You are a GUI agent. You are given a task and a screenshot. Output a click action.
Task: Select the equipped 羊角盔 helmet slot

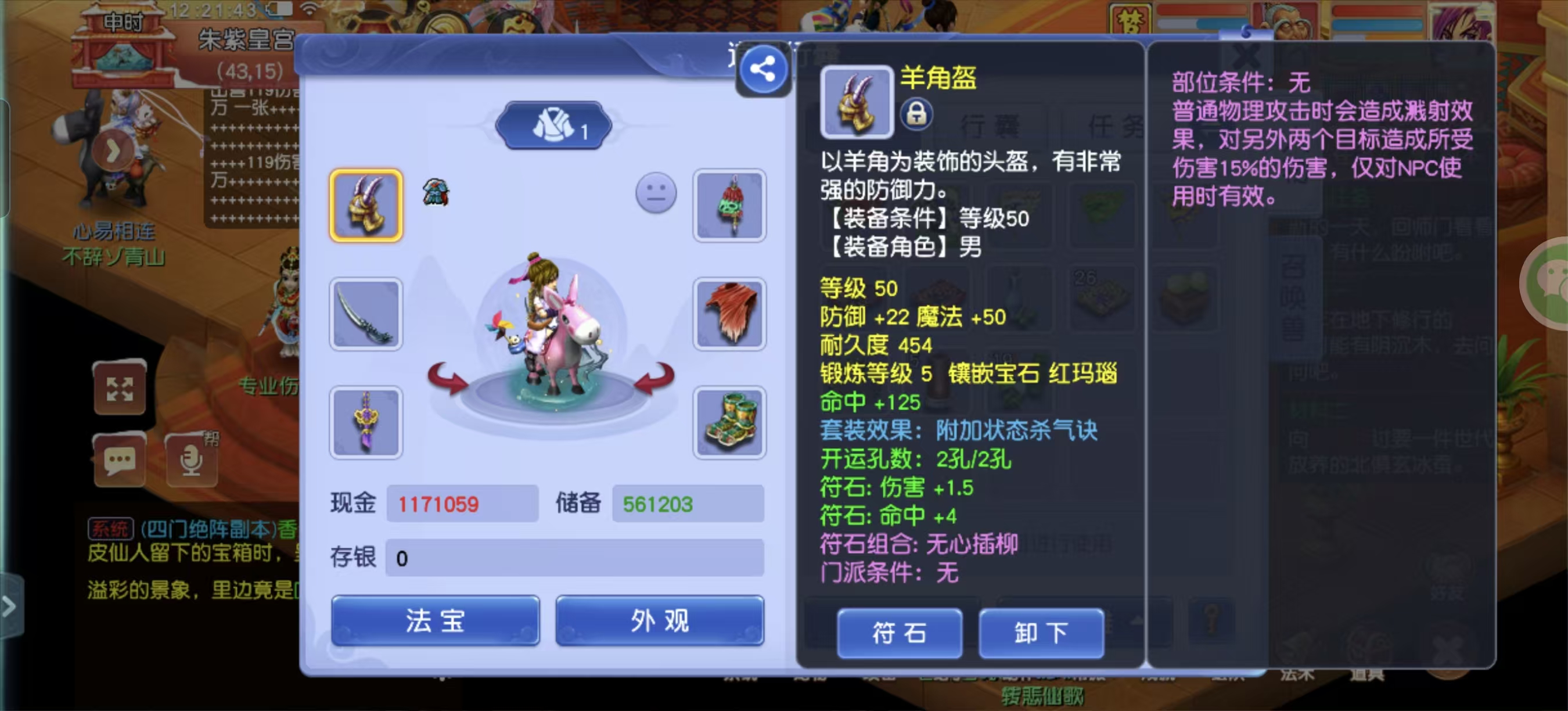366,206
